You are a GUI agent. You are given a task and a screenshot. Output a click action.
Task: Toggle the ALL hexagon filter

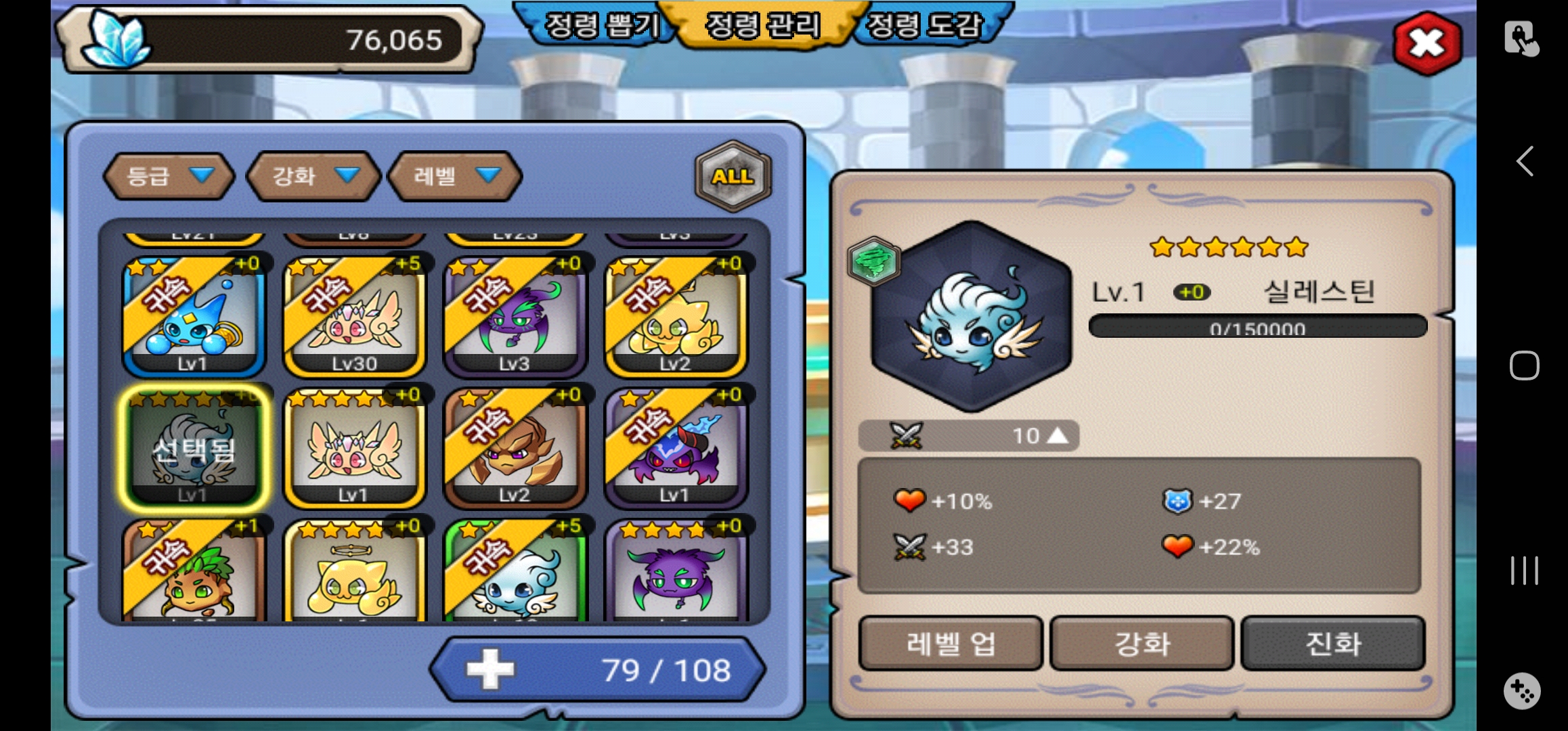tap(733, 176)
